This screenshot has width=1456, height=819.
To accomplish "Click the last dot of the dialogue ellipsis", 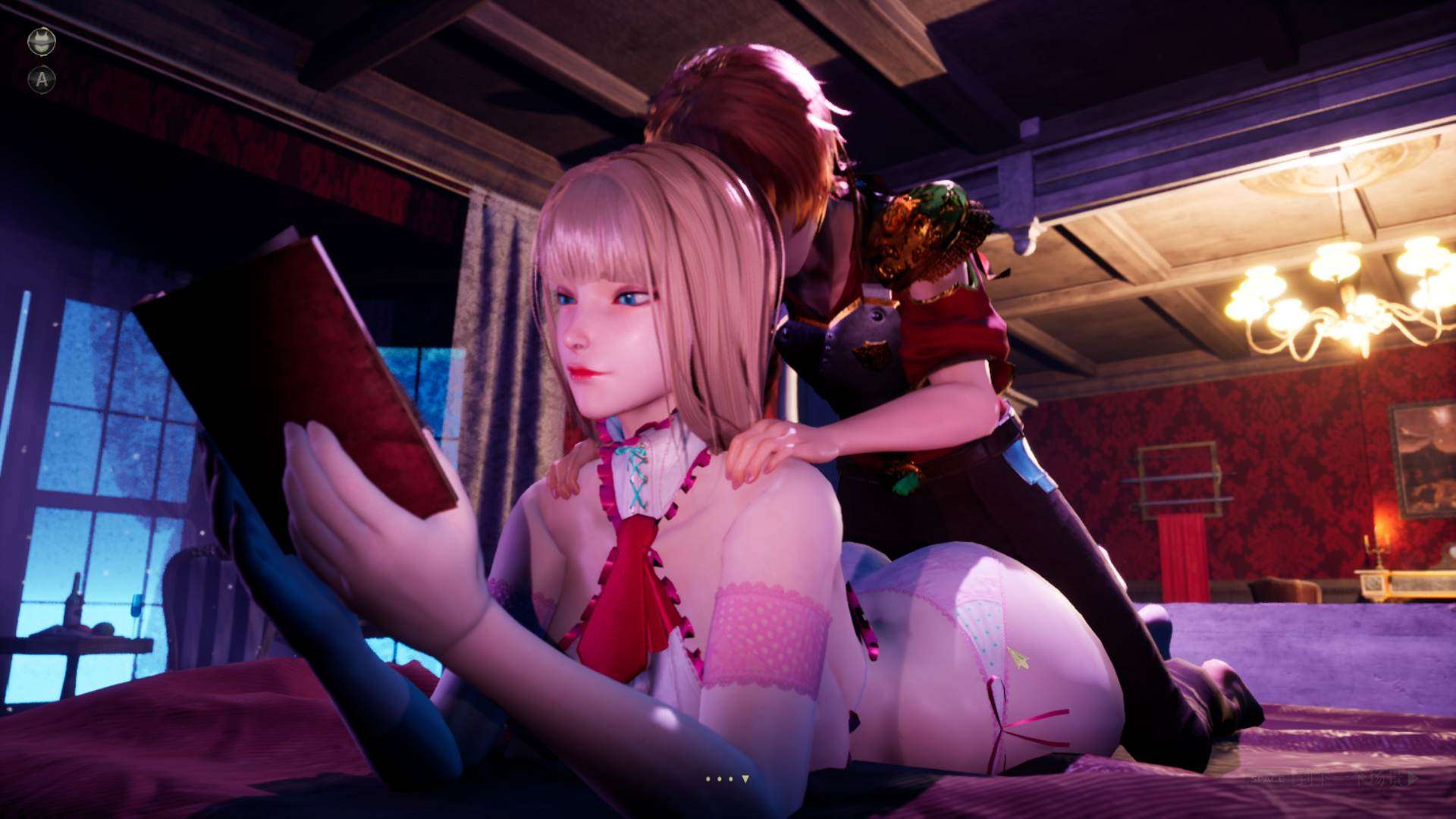I will pyautogui.click(x=730, y=779).
